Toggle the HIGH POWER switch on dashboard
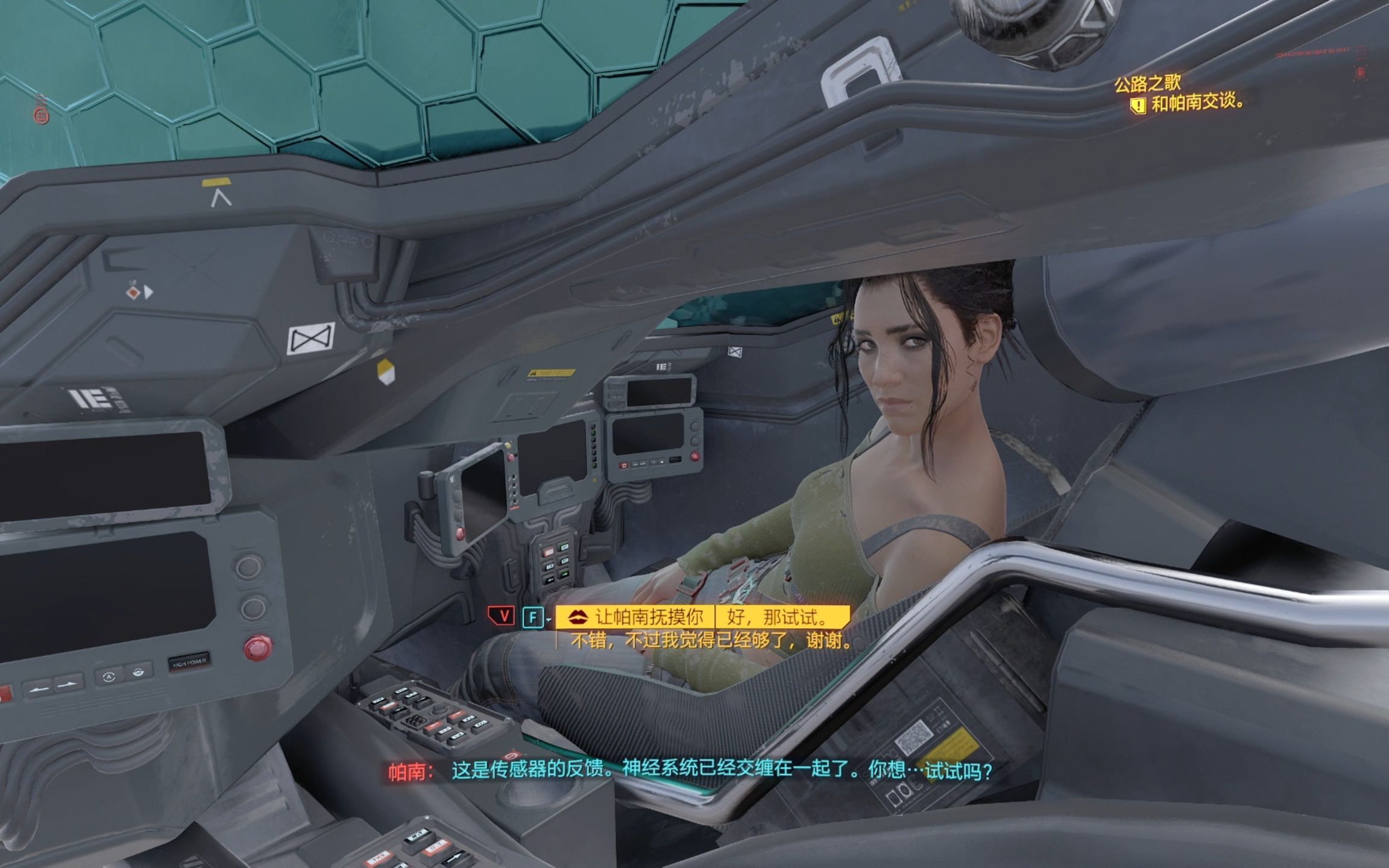 190,661
